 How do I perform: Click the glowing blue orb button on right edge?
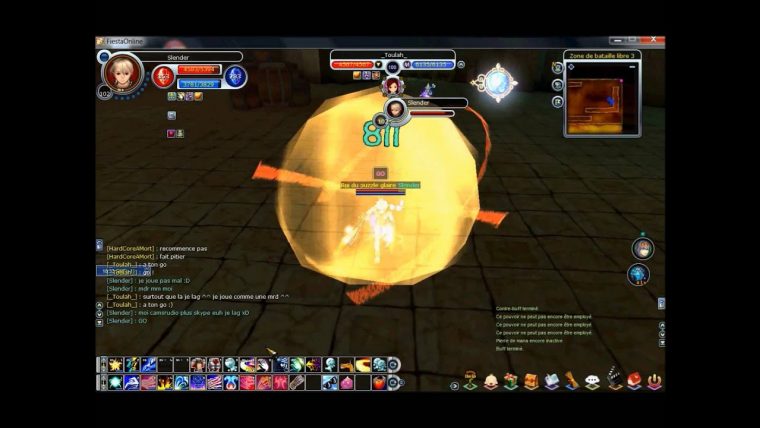[639, 274]
